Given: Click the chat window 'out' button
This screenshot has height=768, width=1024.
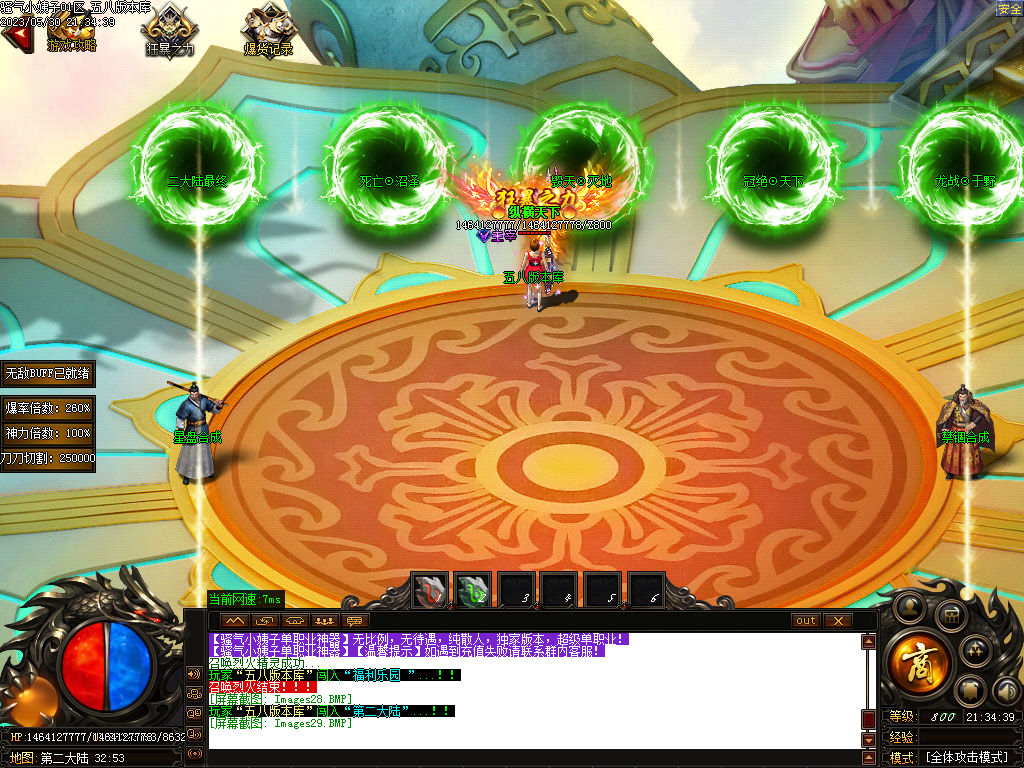Looking at the screenshot, I should pos(806,621).
